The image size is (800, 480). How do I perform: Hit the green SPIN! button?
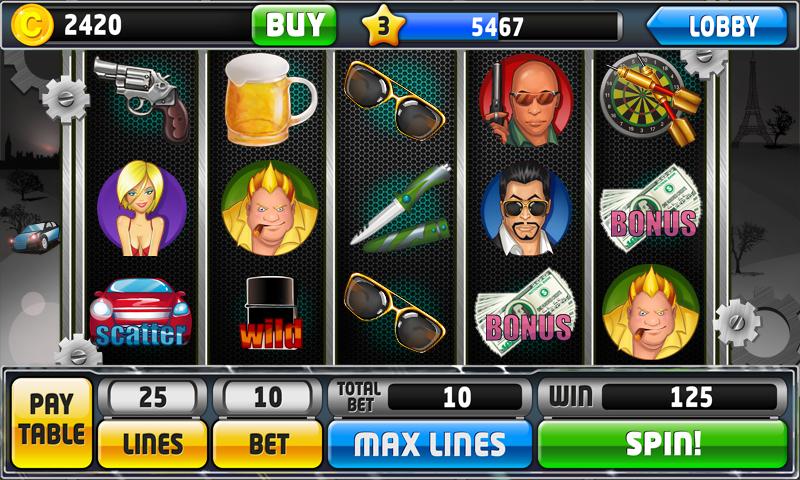point(663,443)
